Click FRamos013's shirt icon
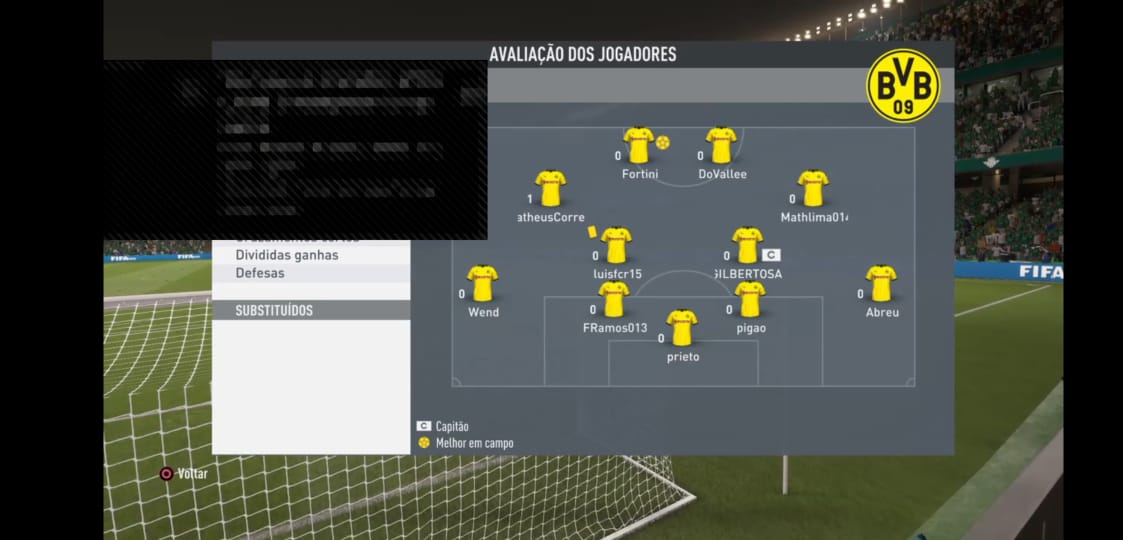This screenshot has width=1123, height=540. click(x=613, y=299)
